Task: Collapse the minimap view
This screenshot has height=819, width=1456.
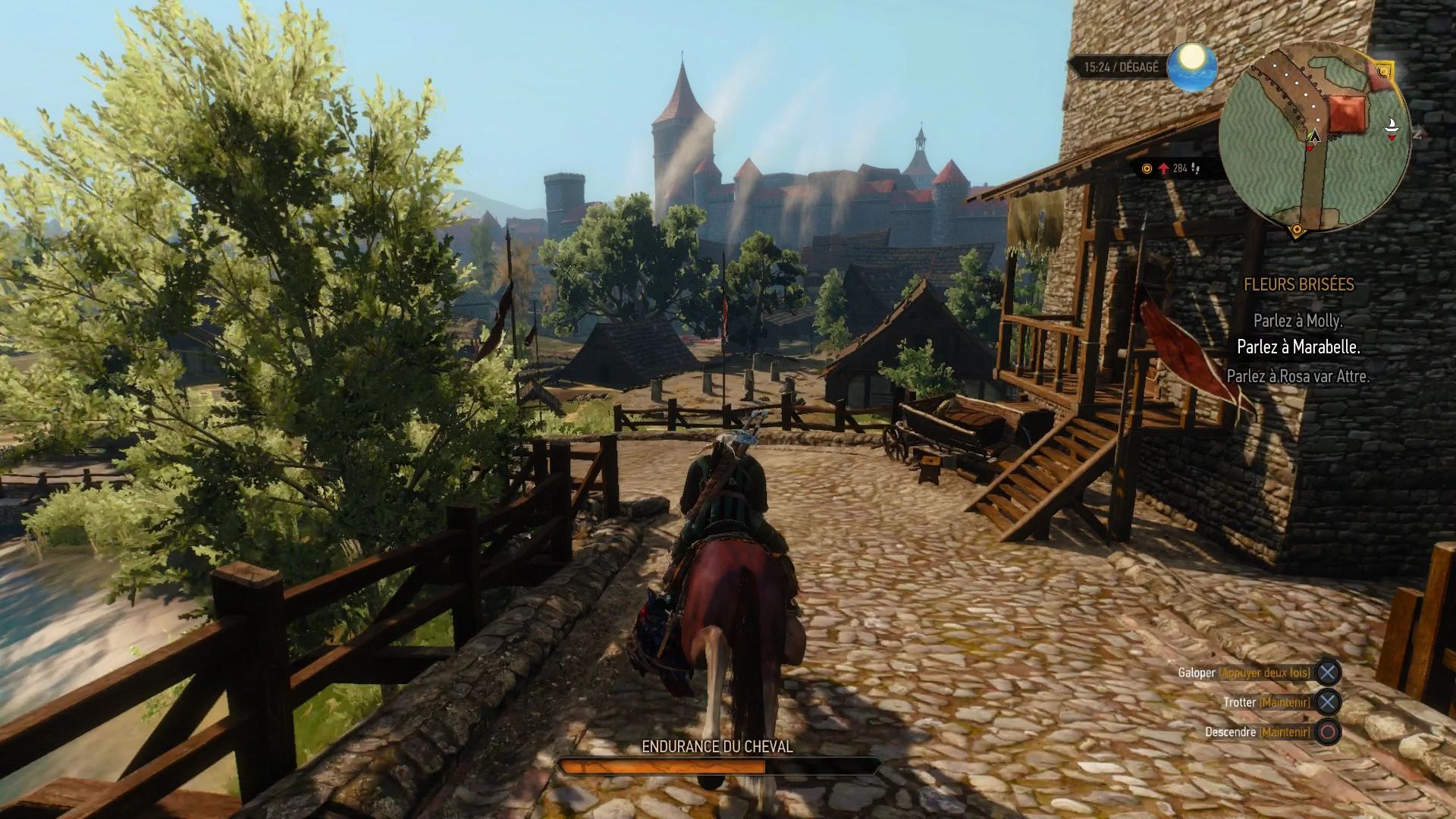Action: click(x=1319, y=136)
